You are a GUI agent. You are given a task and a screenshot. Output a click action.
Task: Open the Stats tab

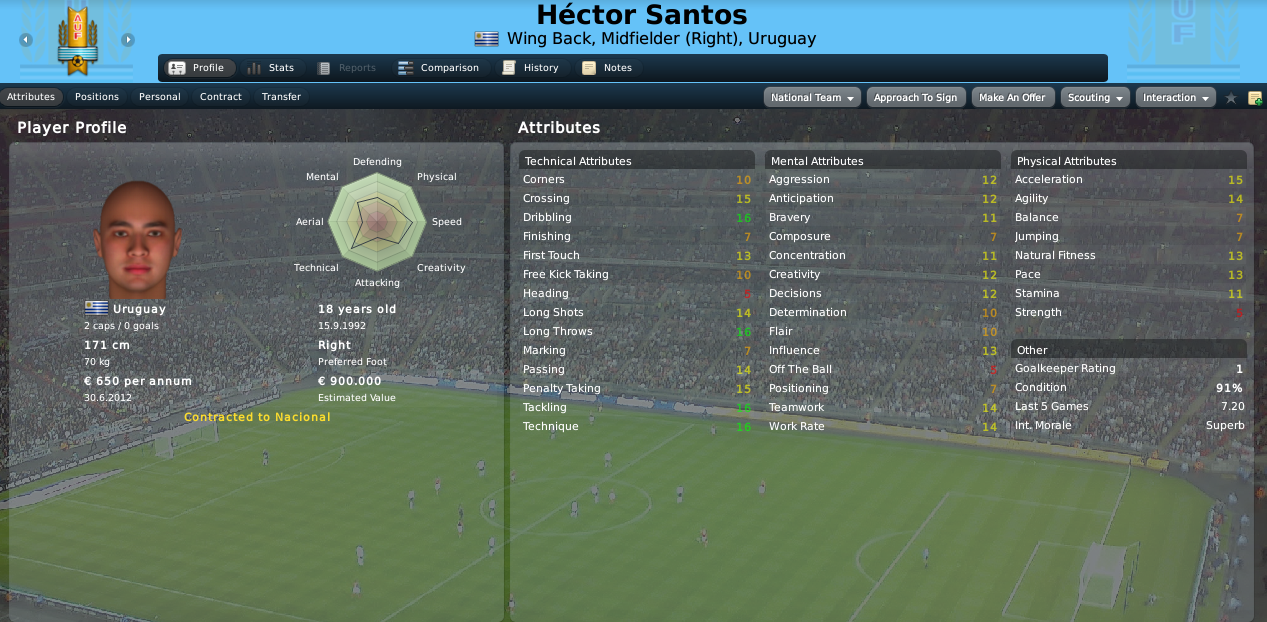coord(270,68)
